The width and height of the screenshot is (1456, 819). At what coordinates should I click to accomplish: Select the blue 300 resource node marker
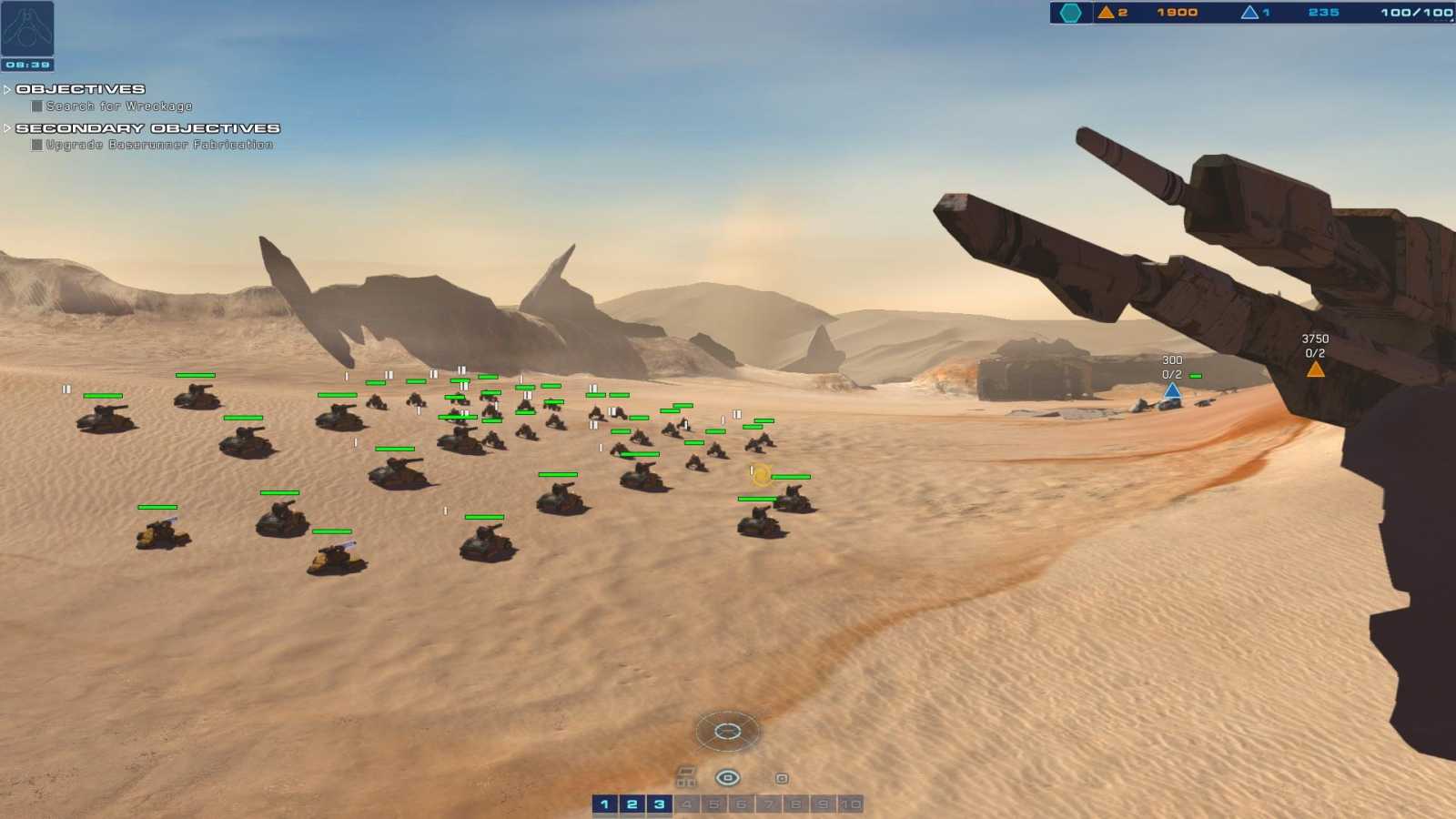(1170, 389)
